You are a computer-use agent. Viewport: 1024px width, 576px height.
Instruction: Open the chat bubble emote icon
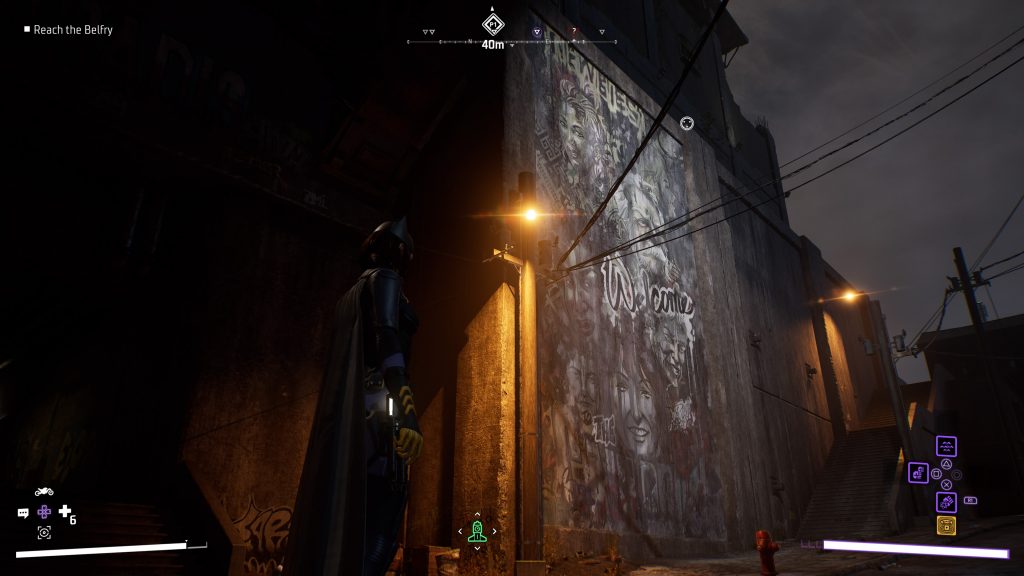[x=23, y=512]
